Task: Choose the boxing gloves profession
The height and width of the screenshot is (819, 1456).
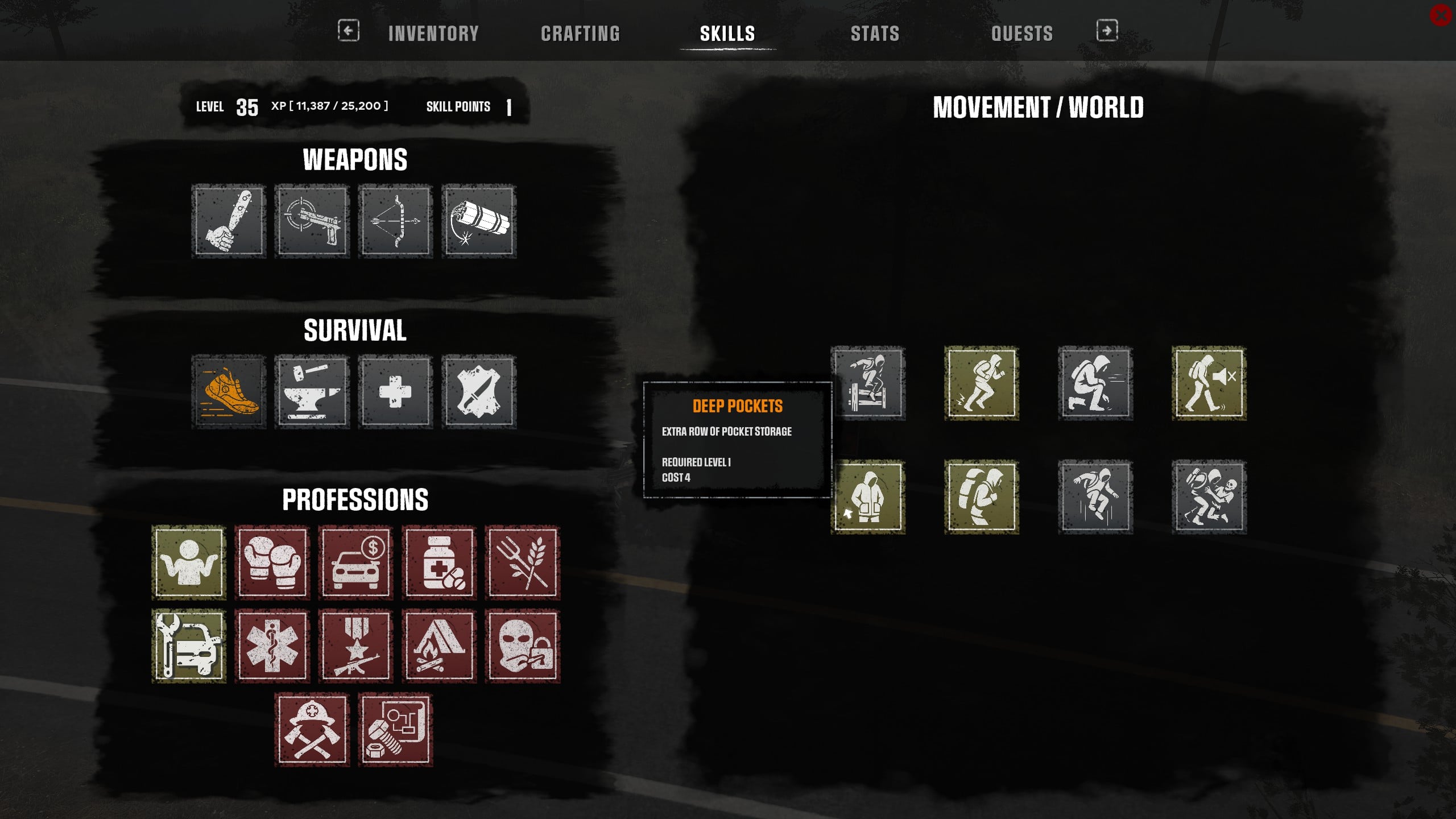Action: [272, 562]
